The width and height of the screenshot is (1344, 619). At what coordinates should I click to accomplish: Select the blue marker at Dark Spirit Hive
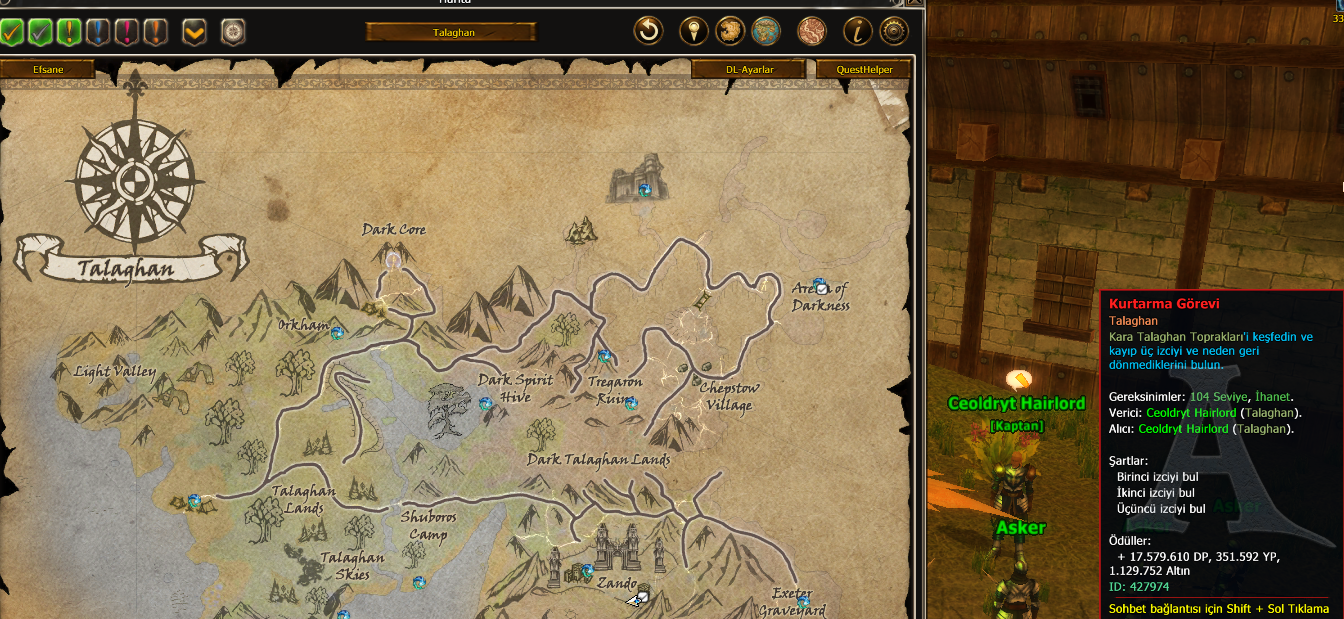click(485, 404)
